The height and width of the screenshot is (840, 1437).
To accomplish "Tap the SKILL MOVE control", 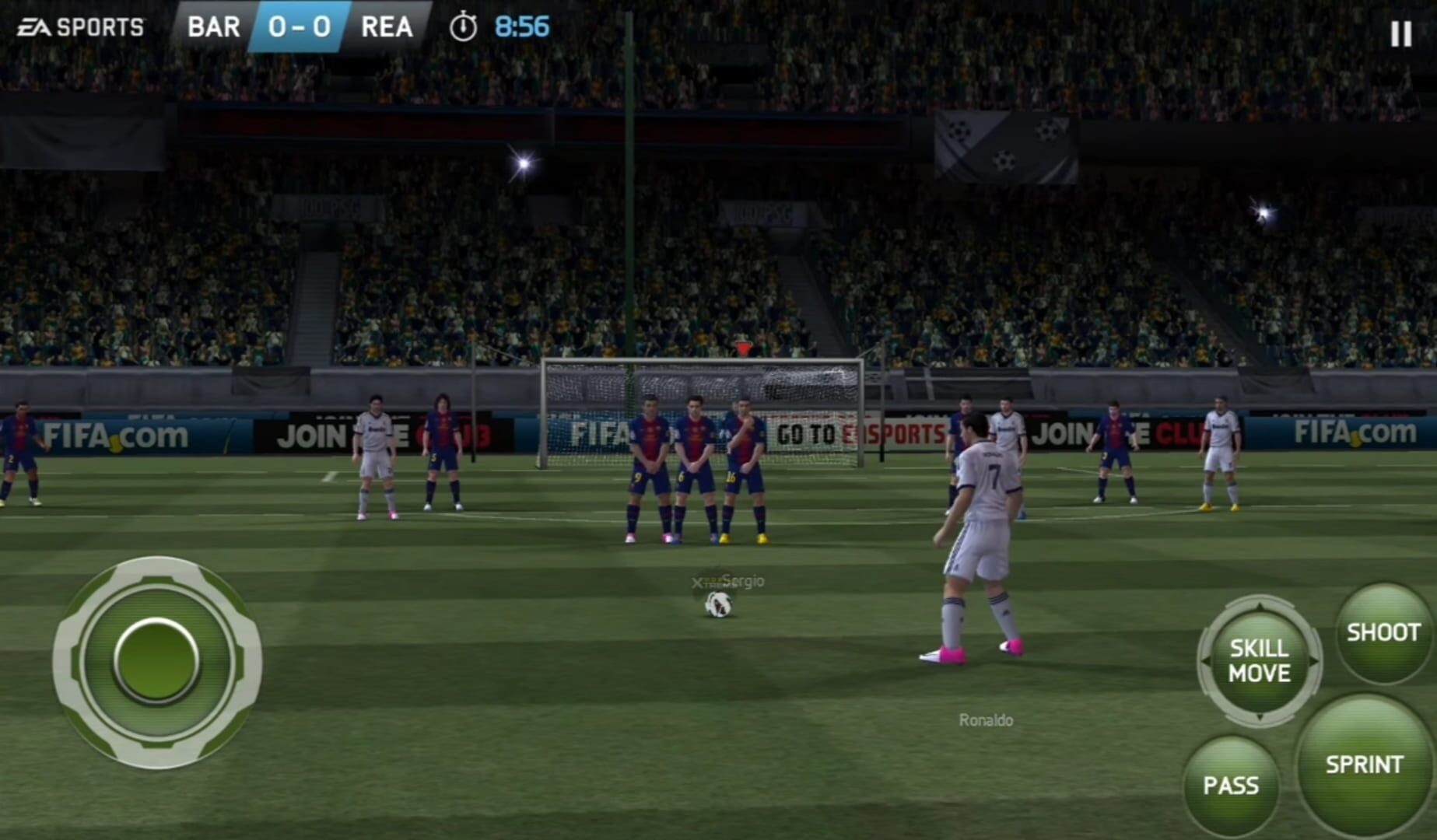I will coord(1259,661).
